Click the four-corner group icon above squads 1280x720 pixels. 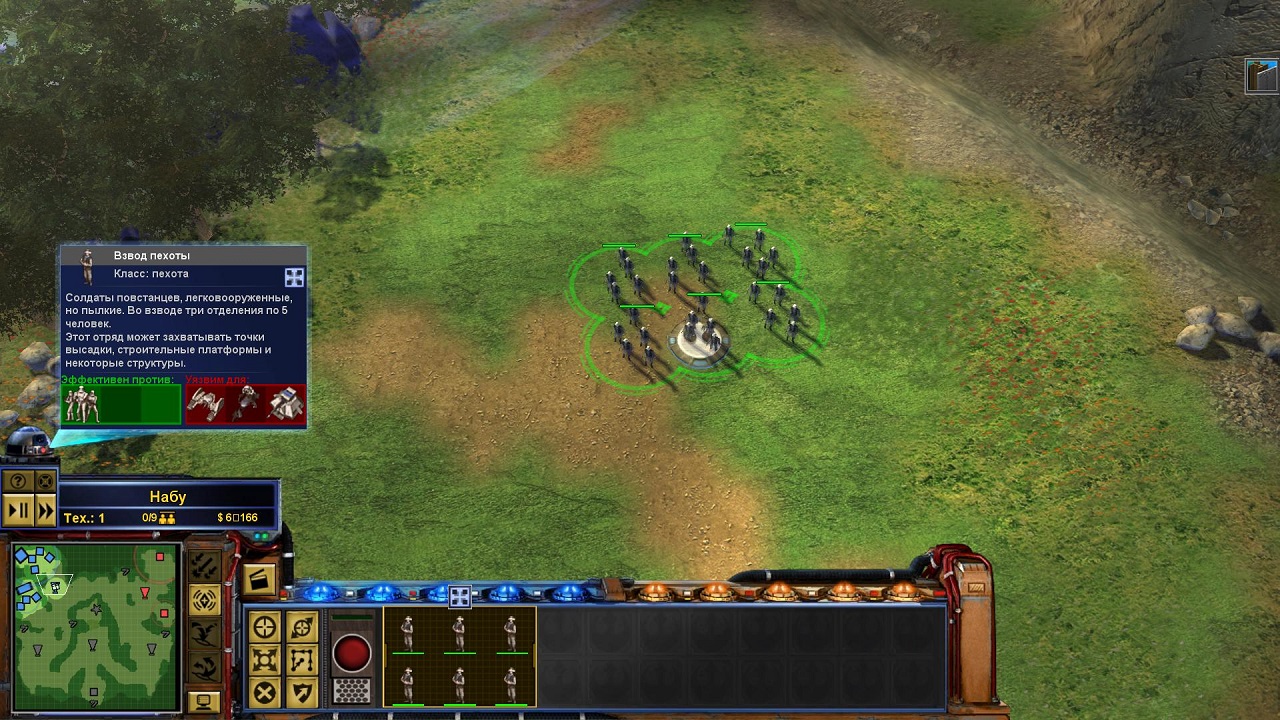click(x=459, y=597)
